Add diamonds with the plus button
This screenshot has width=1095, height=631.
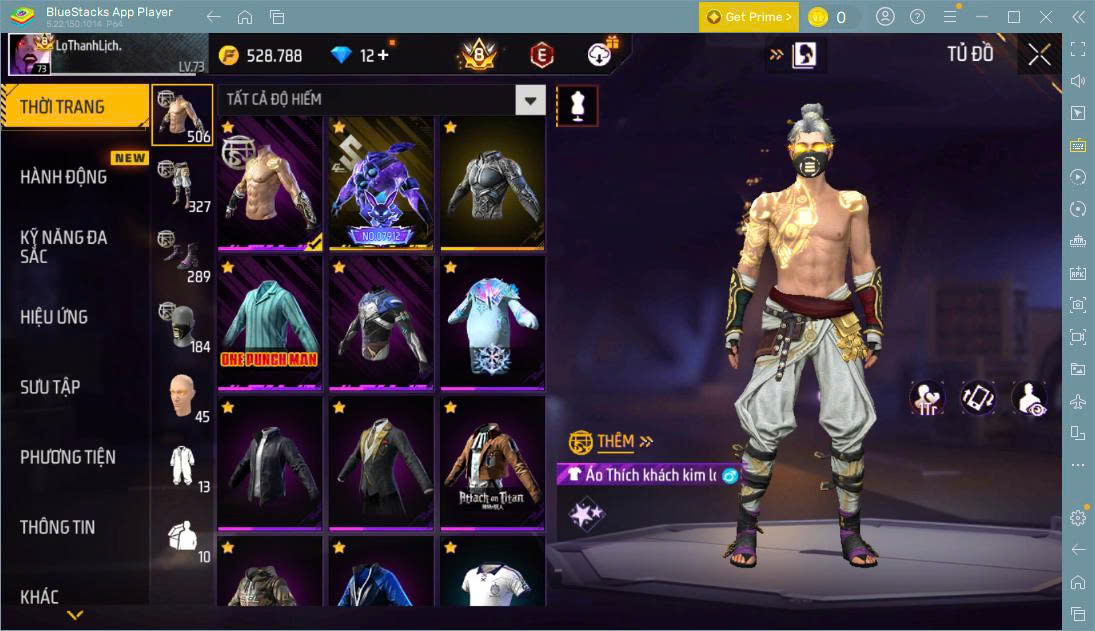(382, 55)
